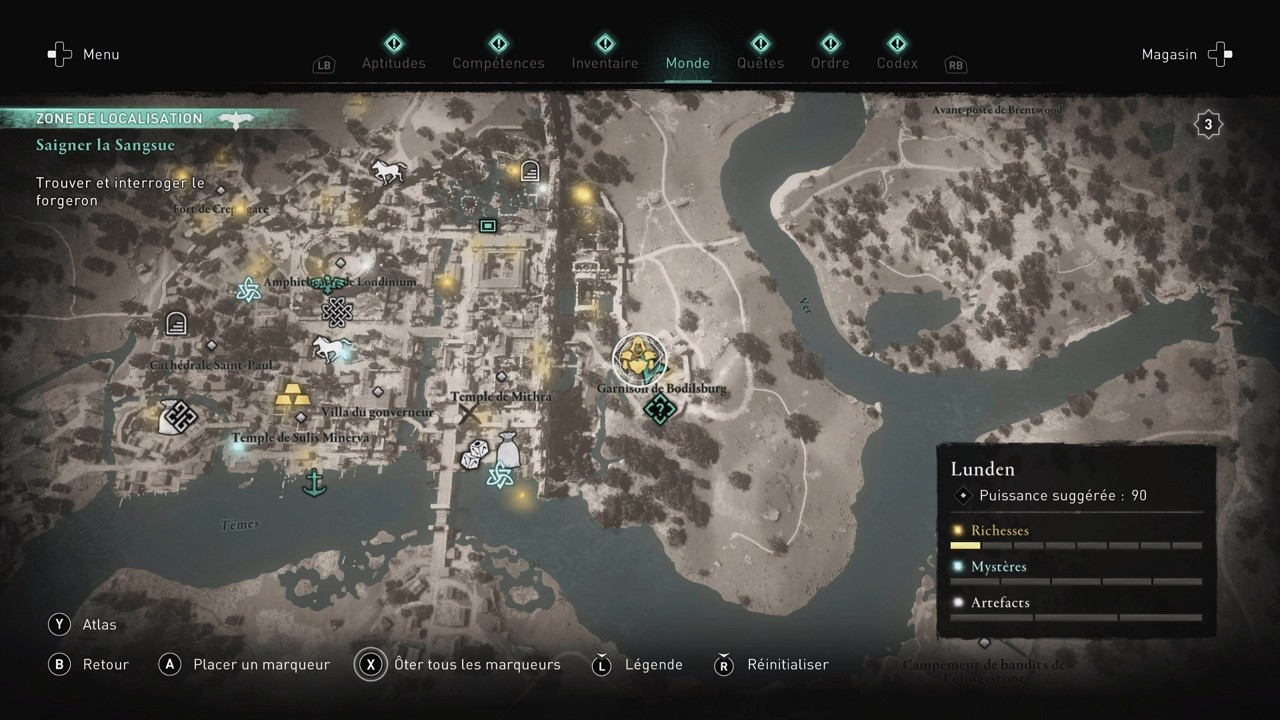Click the Richesses progress bar for Lunden

click(1075, 545)
